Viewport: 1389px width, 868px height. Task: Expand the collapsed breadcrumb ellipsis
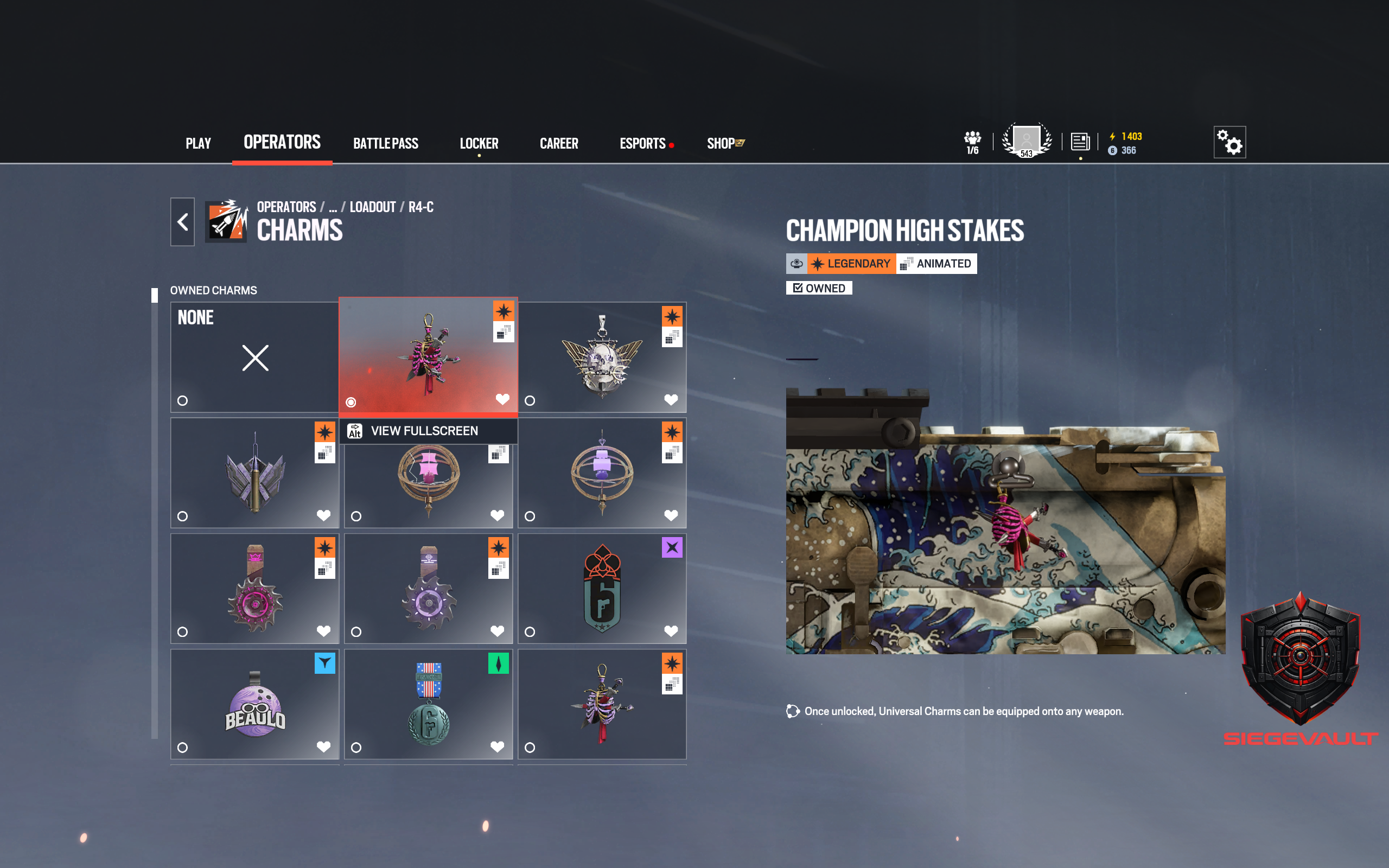click(x=333, y=207)
